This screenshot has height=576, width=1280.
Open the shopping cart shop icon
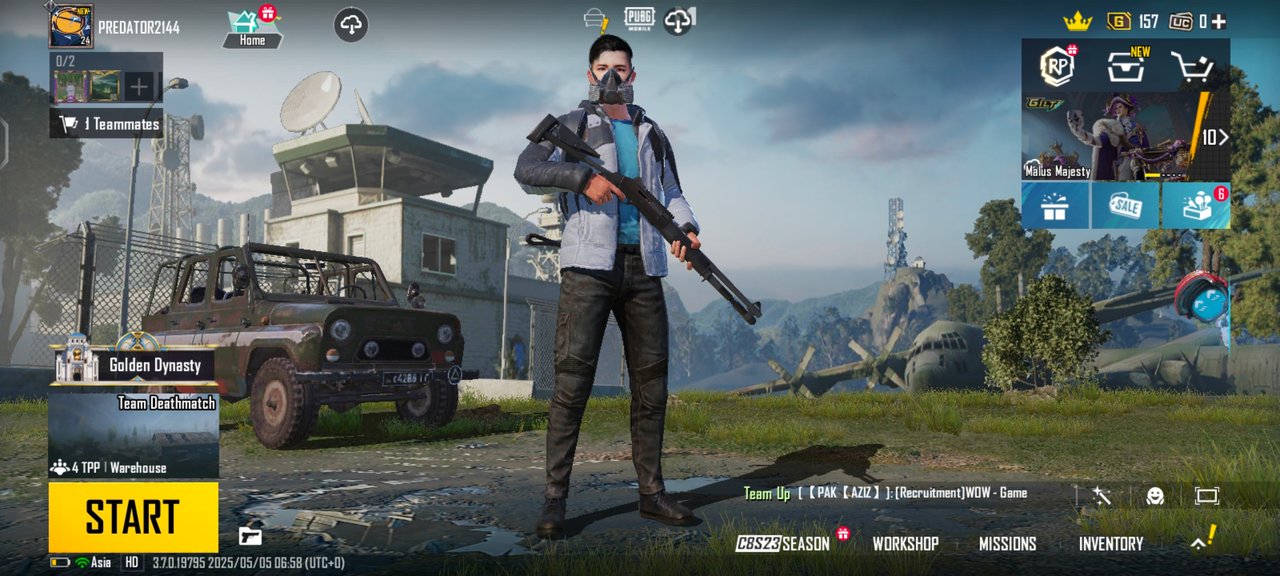pyautogui.click(x=1191, y=67)
